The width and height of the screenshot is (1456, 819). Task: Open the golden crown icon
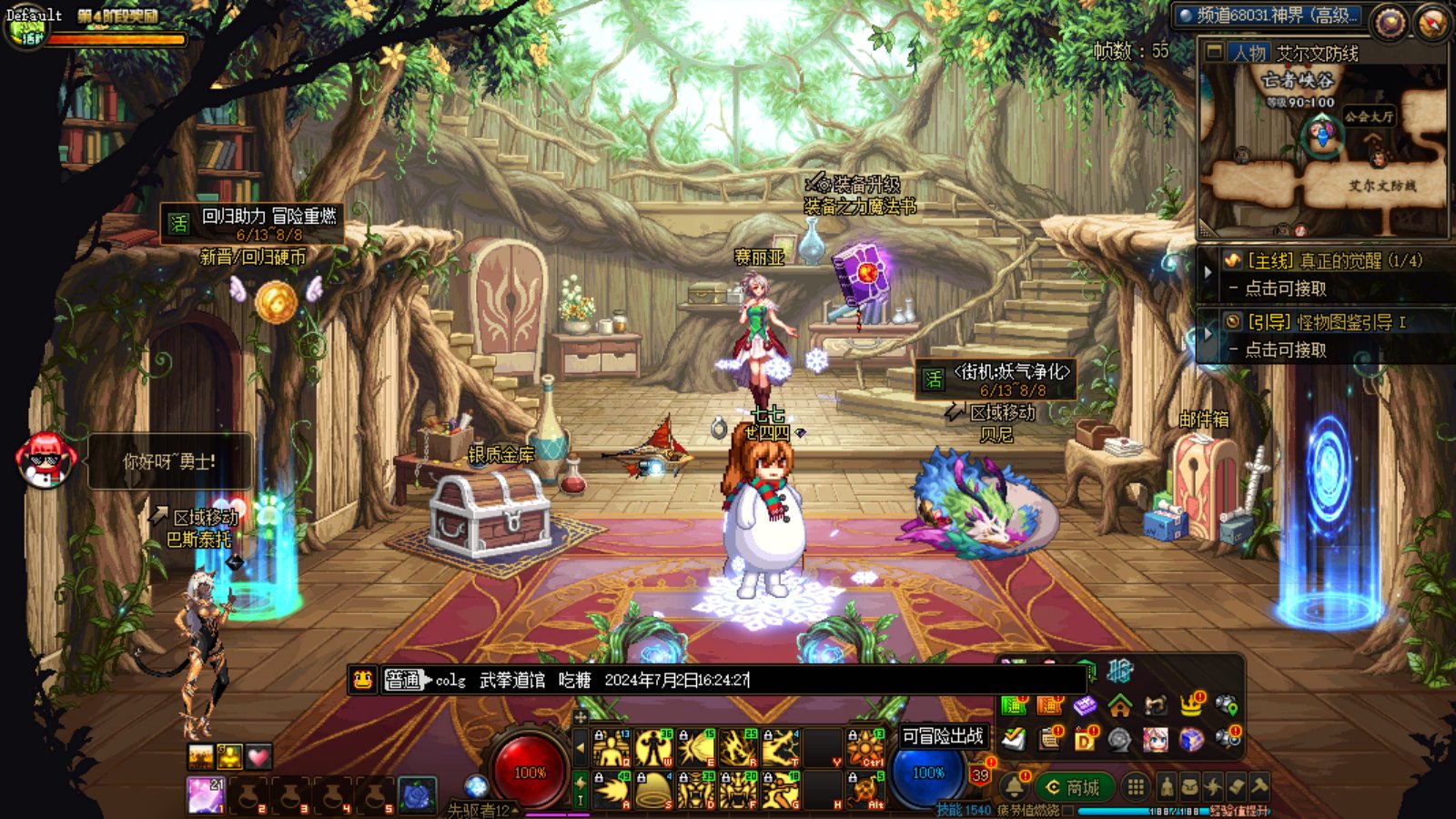(x=1191, y=704)
